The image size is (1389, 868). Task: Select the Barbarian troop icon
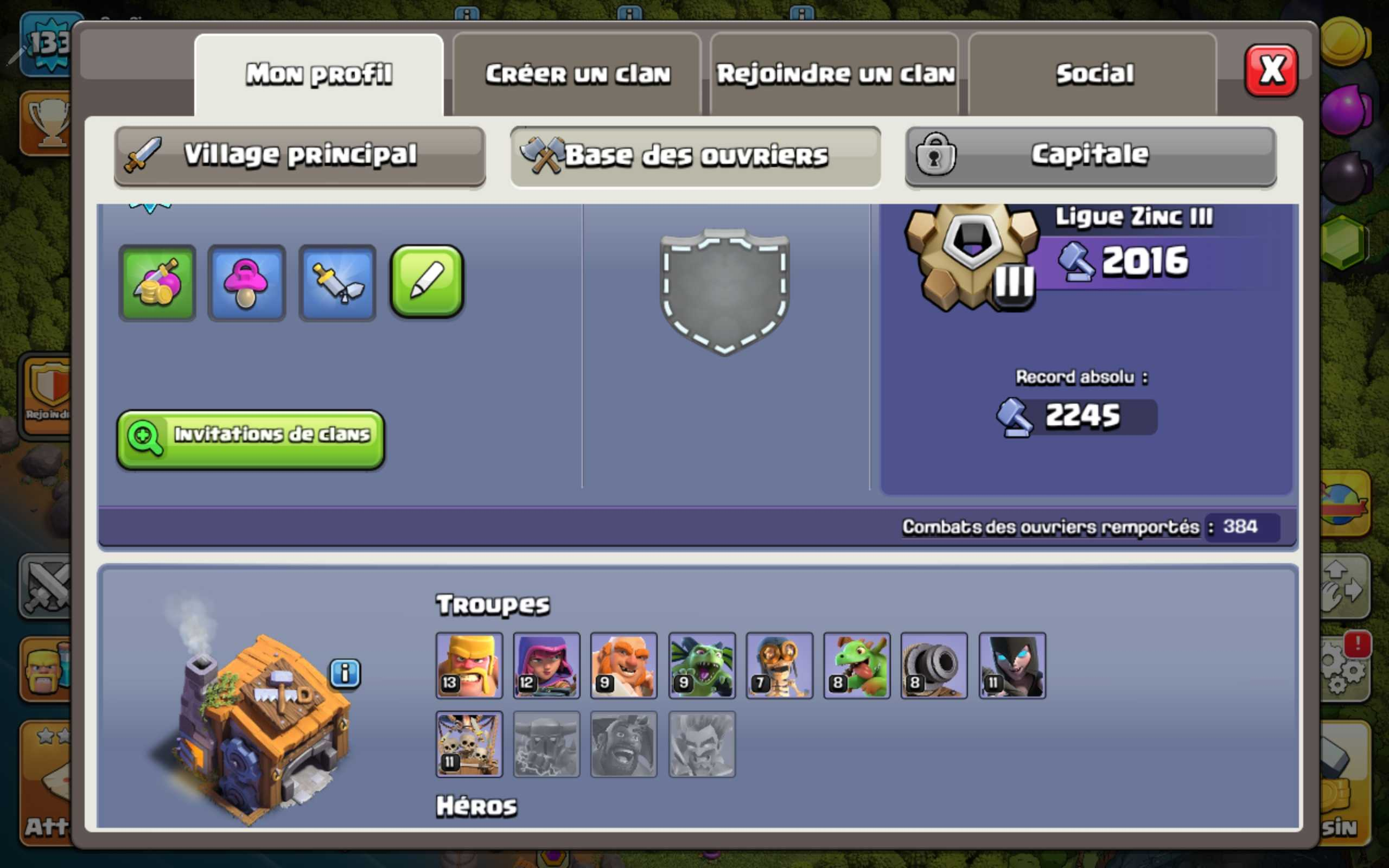469,665
